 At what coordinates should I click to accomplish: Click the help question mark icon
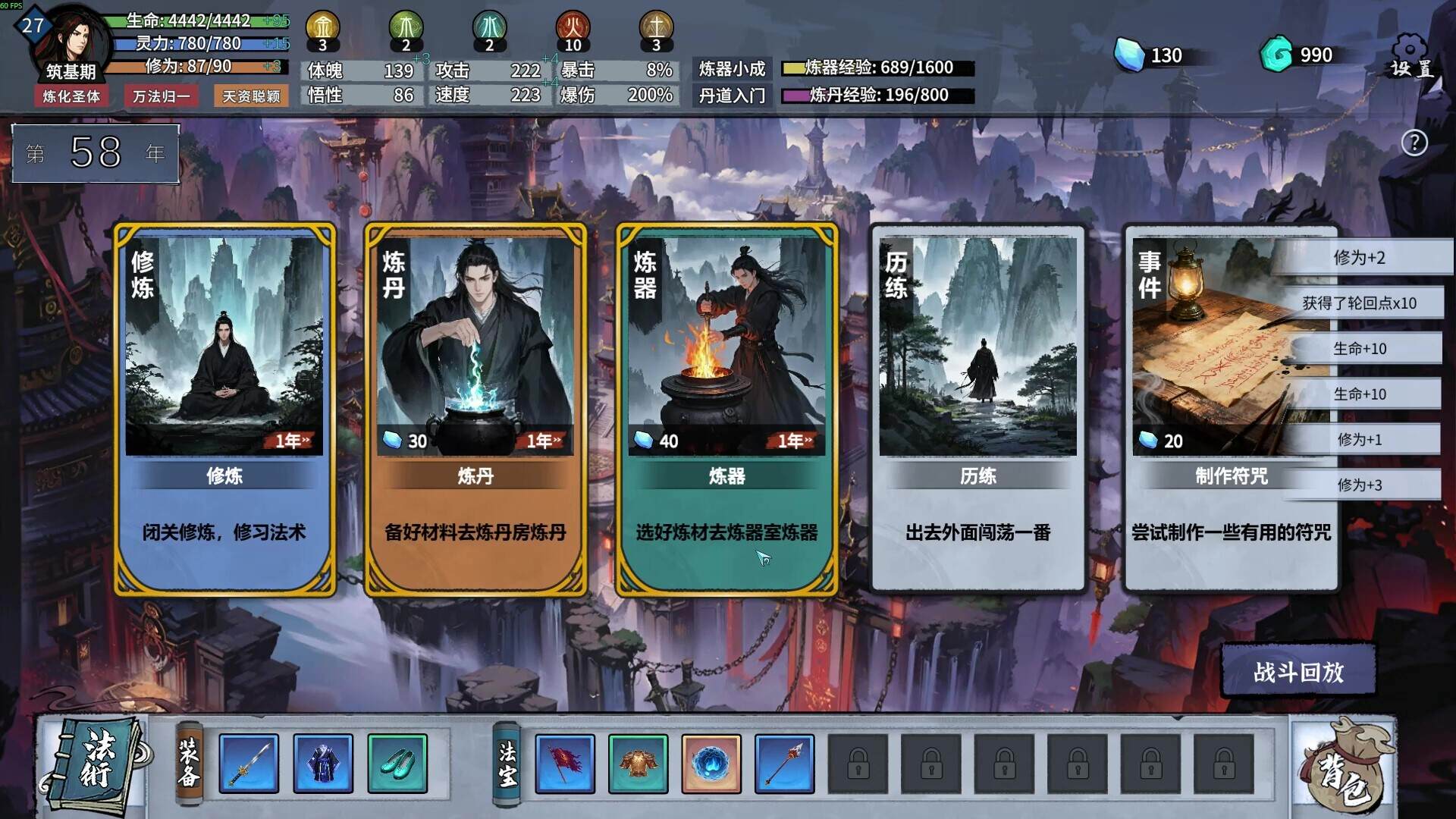(x=1414, y=143)
